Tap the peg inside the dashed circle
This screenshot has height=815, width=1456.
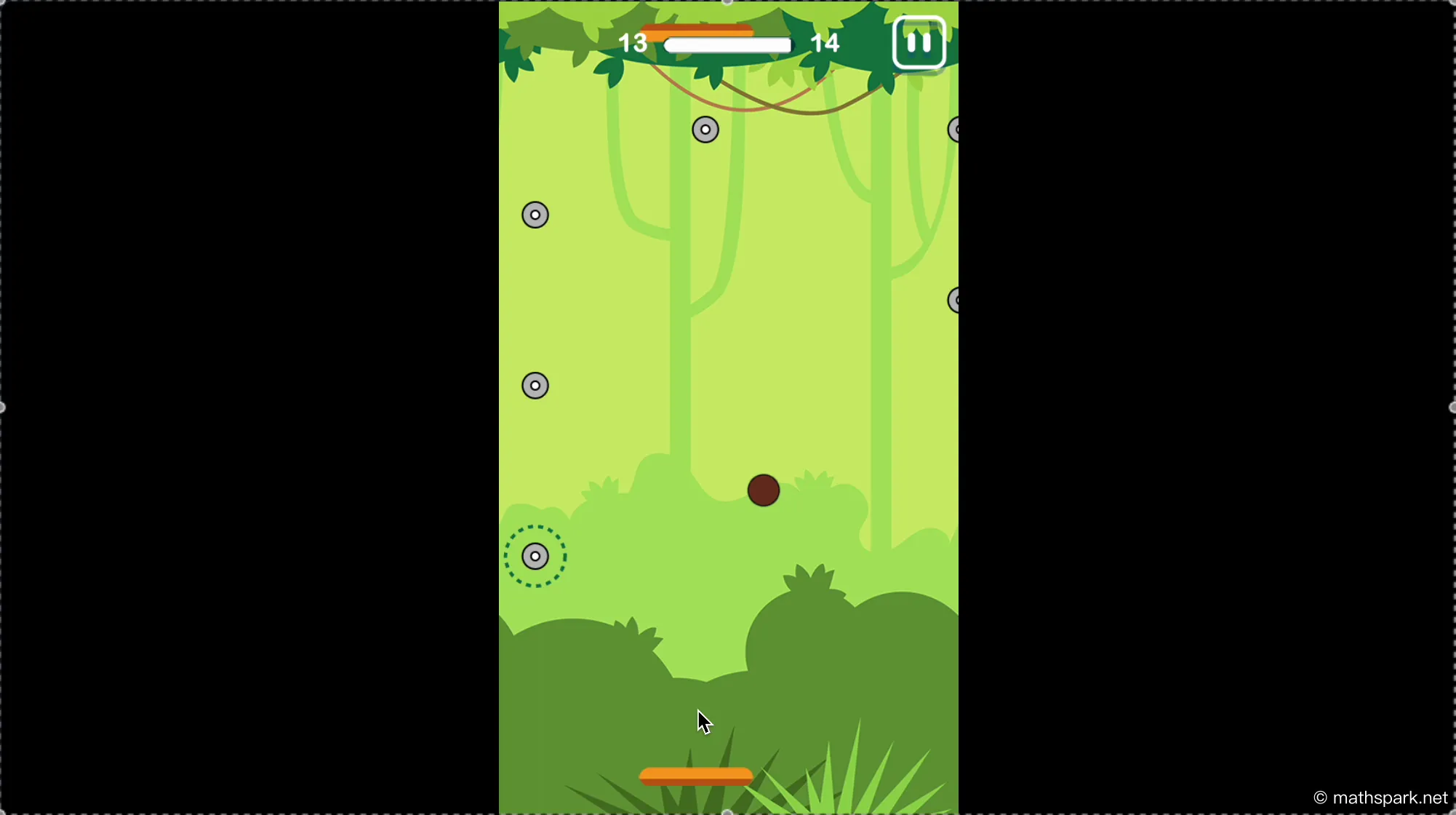535,556
